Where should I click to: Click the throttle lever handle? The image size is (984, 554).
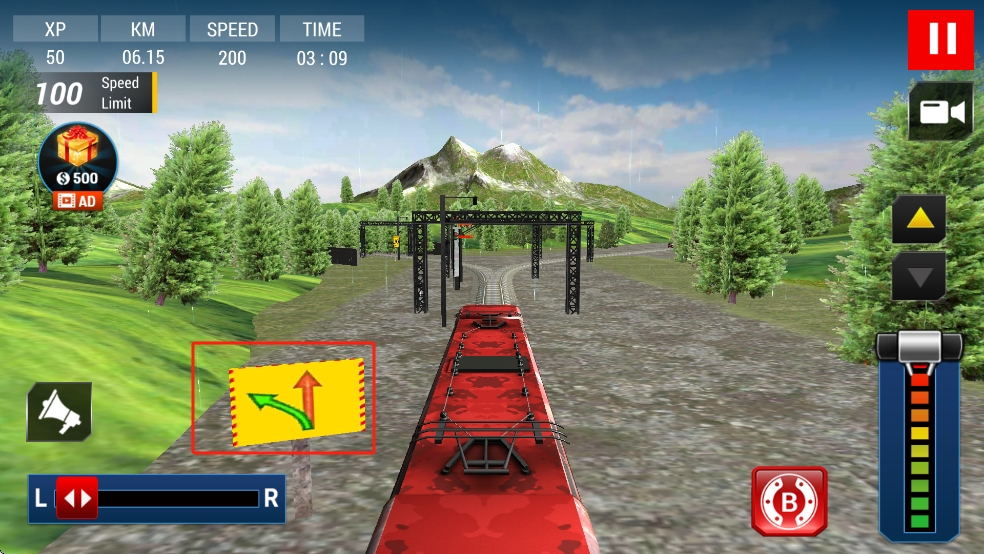pyautogui.click(x=919, y=347)
